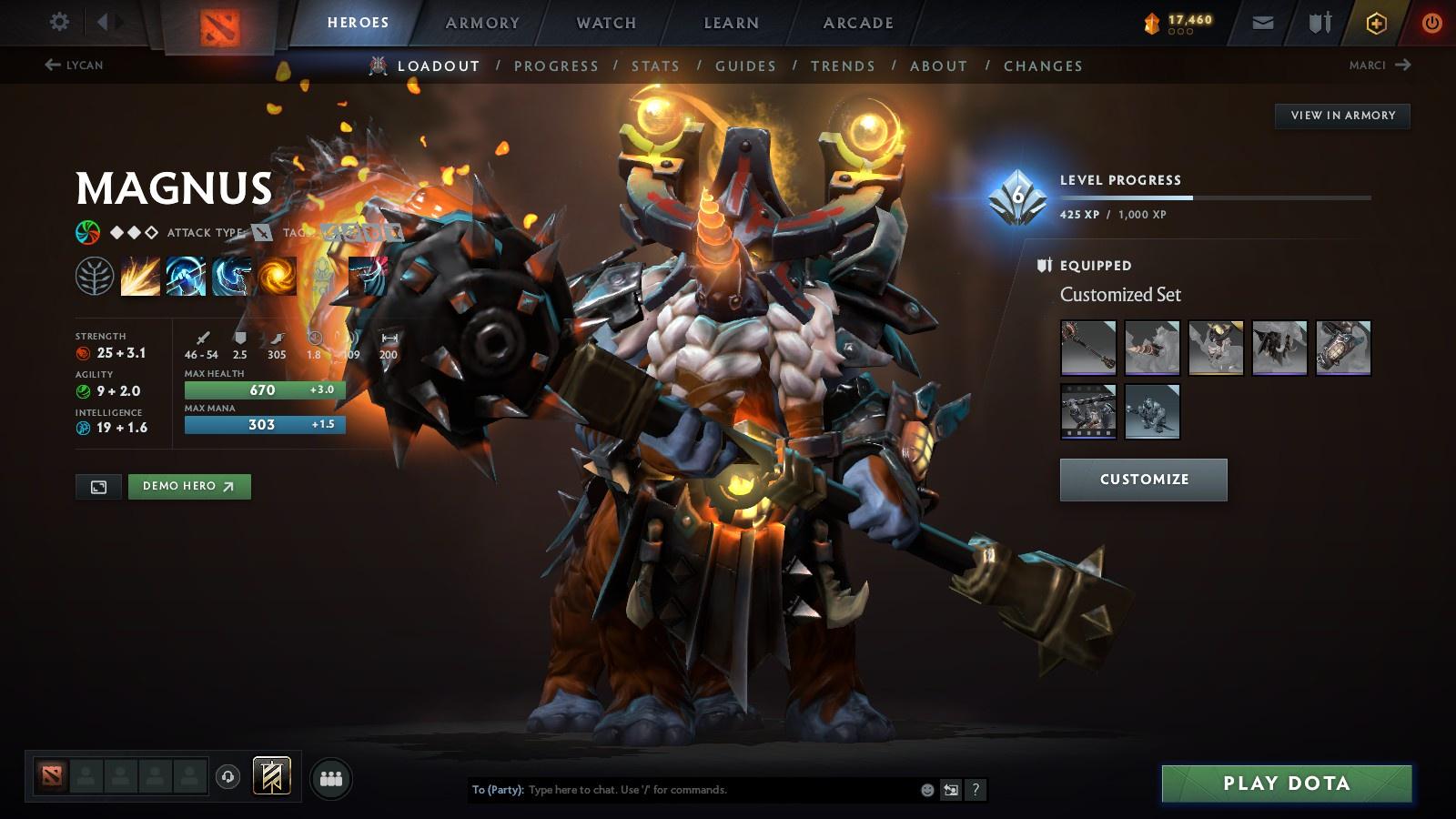Screen dimensions: 1456x819
Task: Toggle the weapon thumbnail in Customized Set
Action: pyautogui.click(x=1089, y=349)
